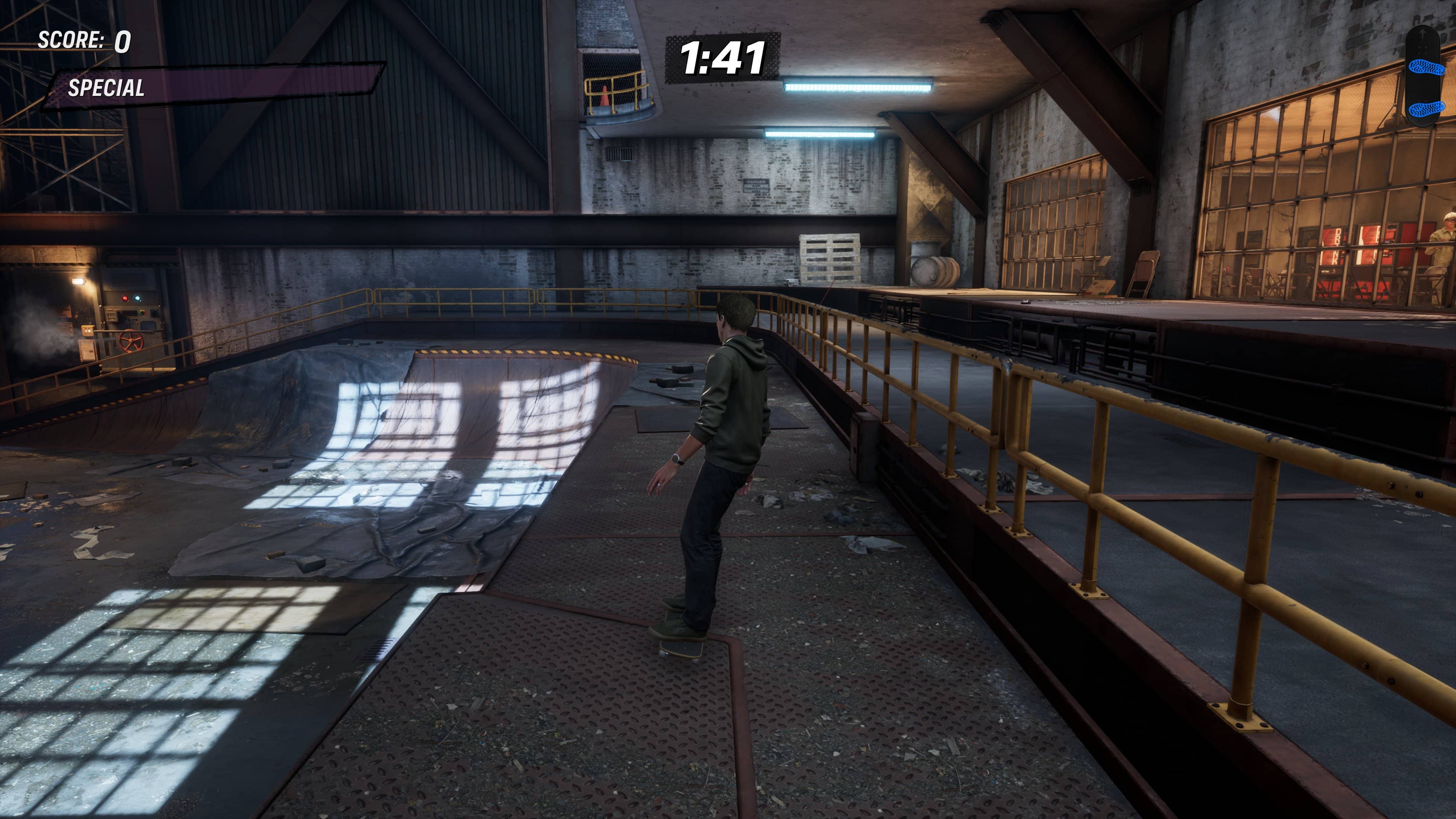Click the arrow at the stance board's nose
The height and width of the screenshot is (819, 1456).
coord(1422,35)
